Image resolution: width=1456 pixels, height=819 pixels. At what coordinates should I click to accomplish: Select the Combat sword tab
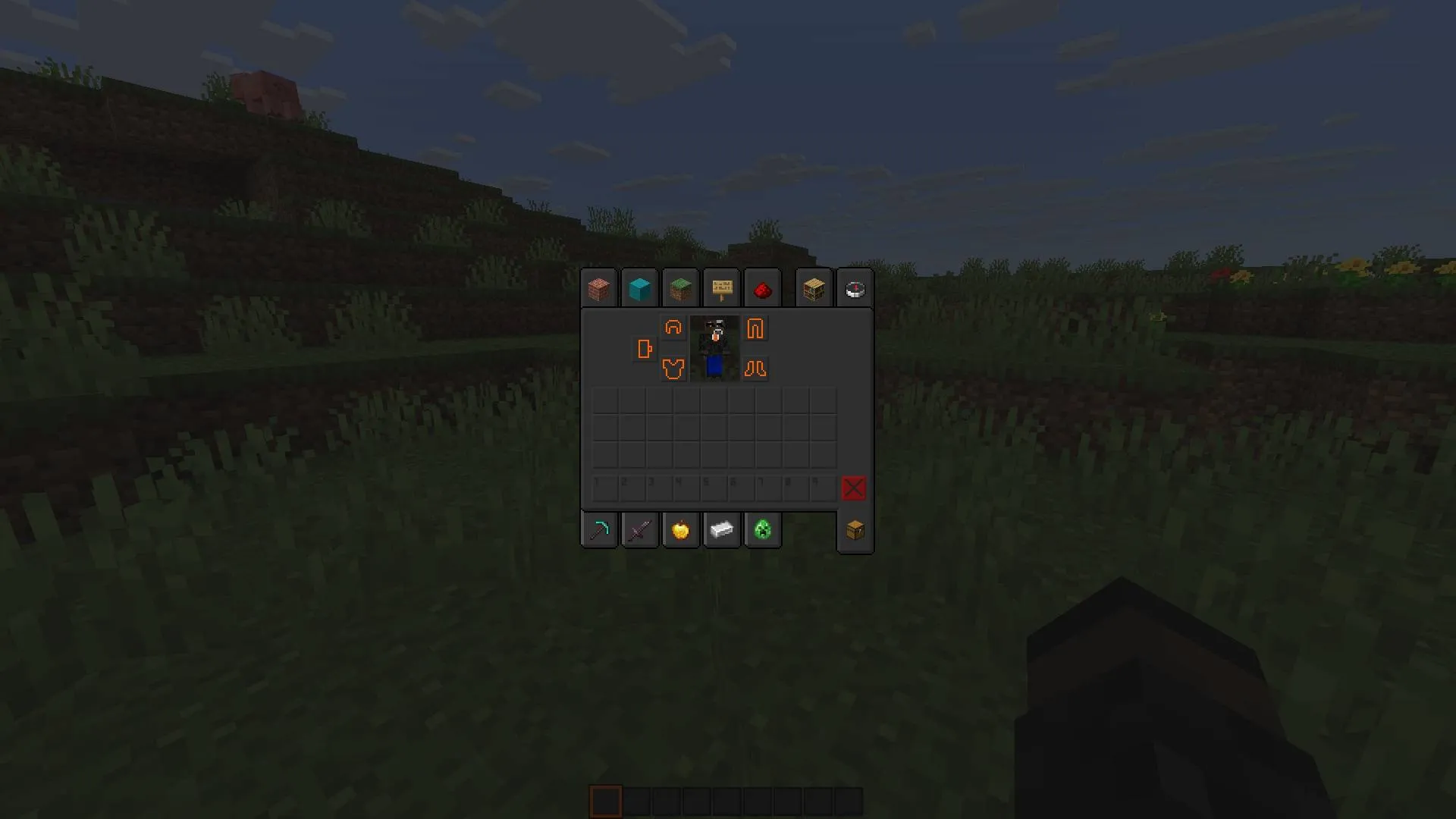tap(639, 529)
